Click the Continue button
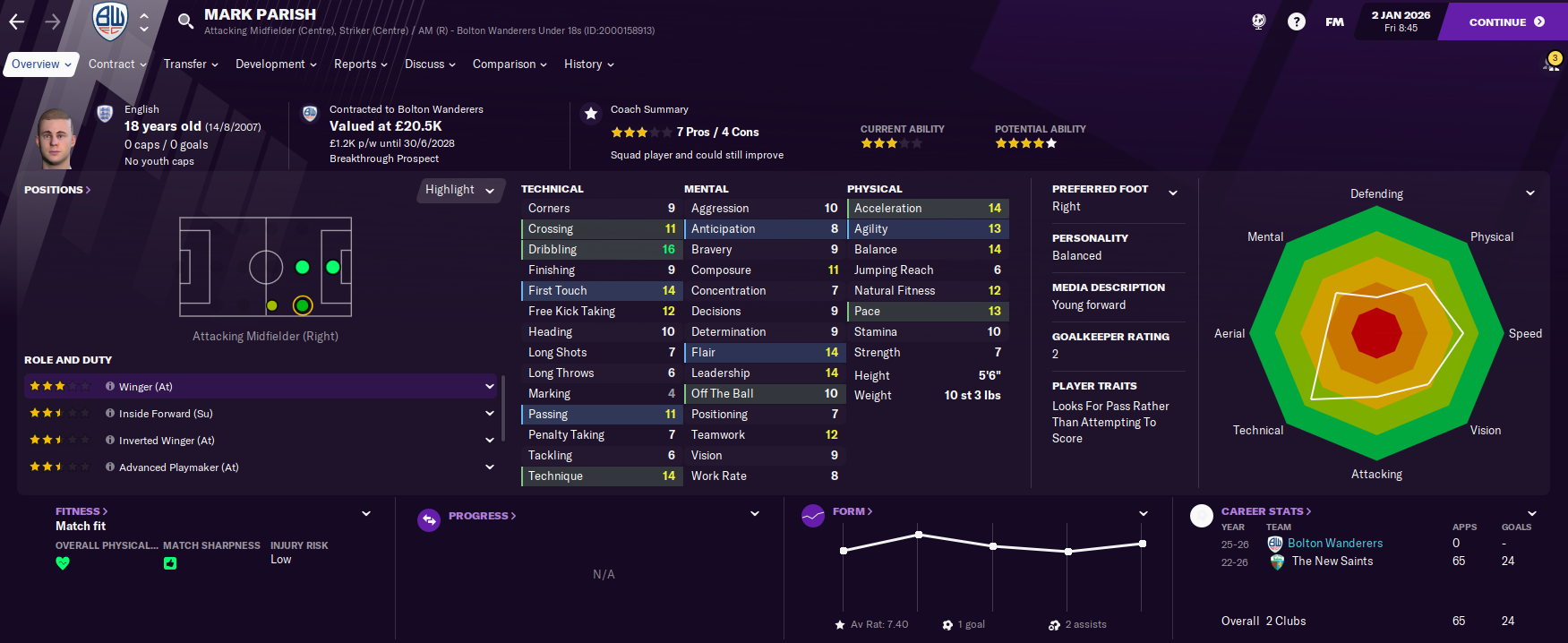This screenshot has width=1568, height=643. point(1506,21)
